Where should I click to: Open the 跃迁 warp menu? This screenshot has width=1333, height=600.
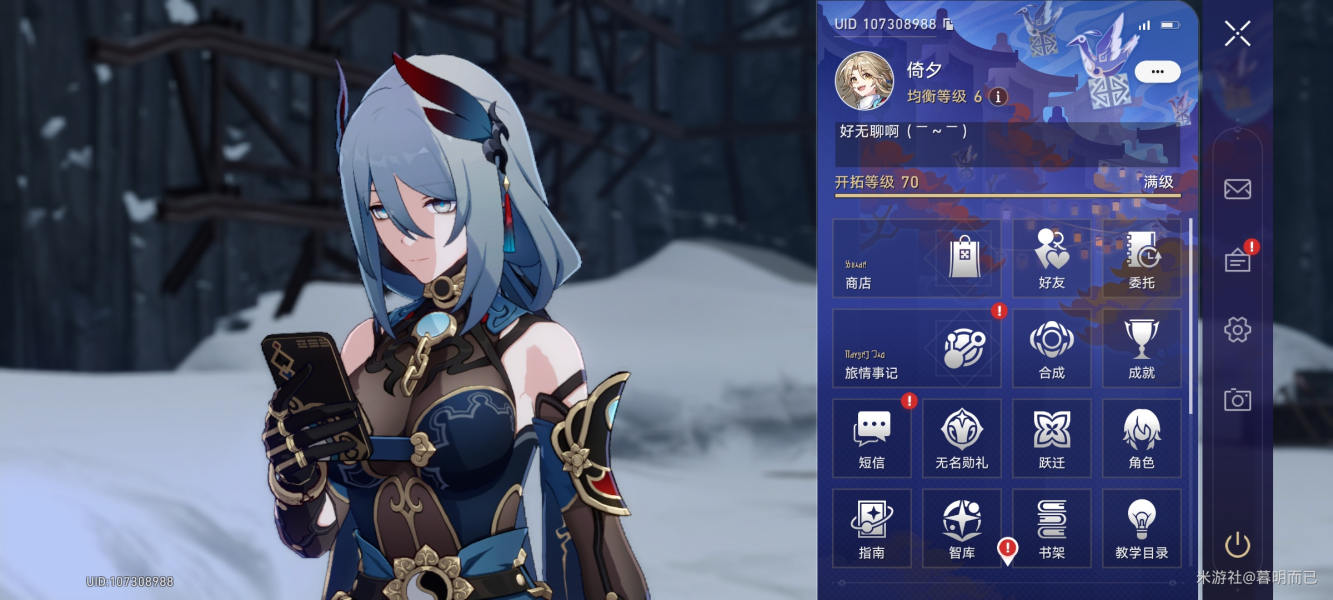[x=1051, y=438]
